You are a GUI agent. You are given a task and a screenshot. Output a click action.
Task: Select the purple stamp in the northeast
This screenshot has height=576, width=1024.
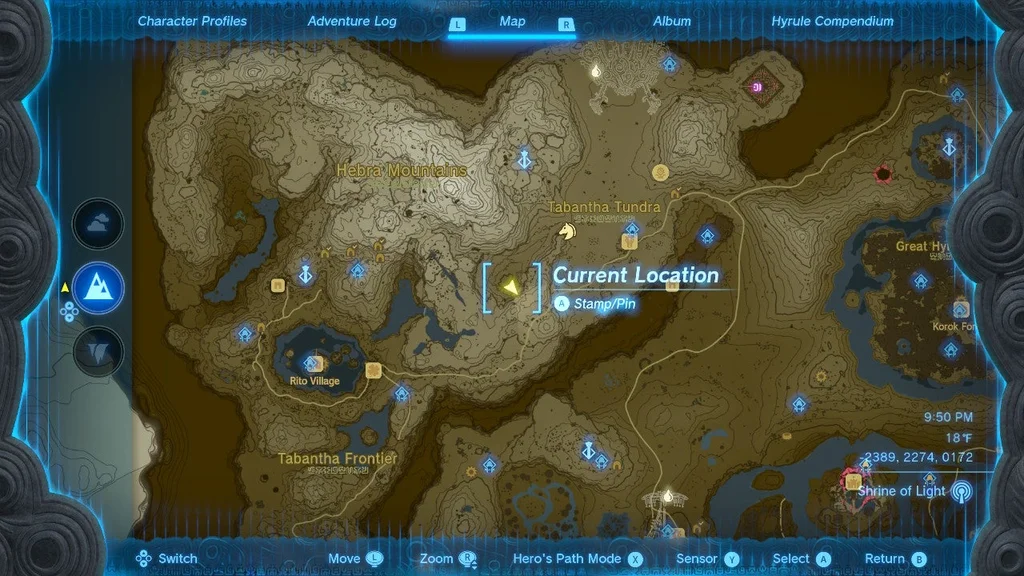tap(758, 87)
